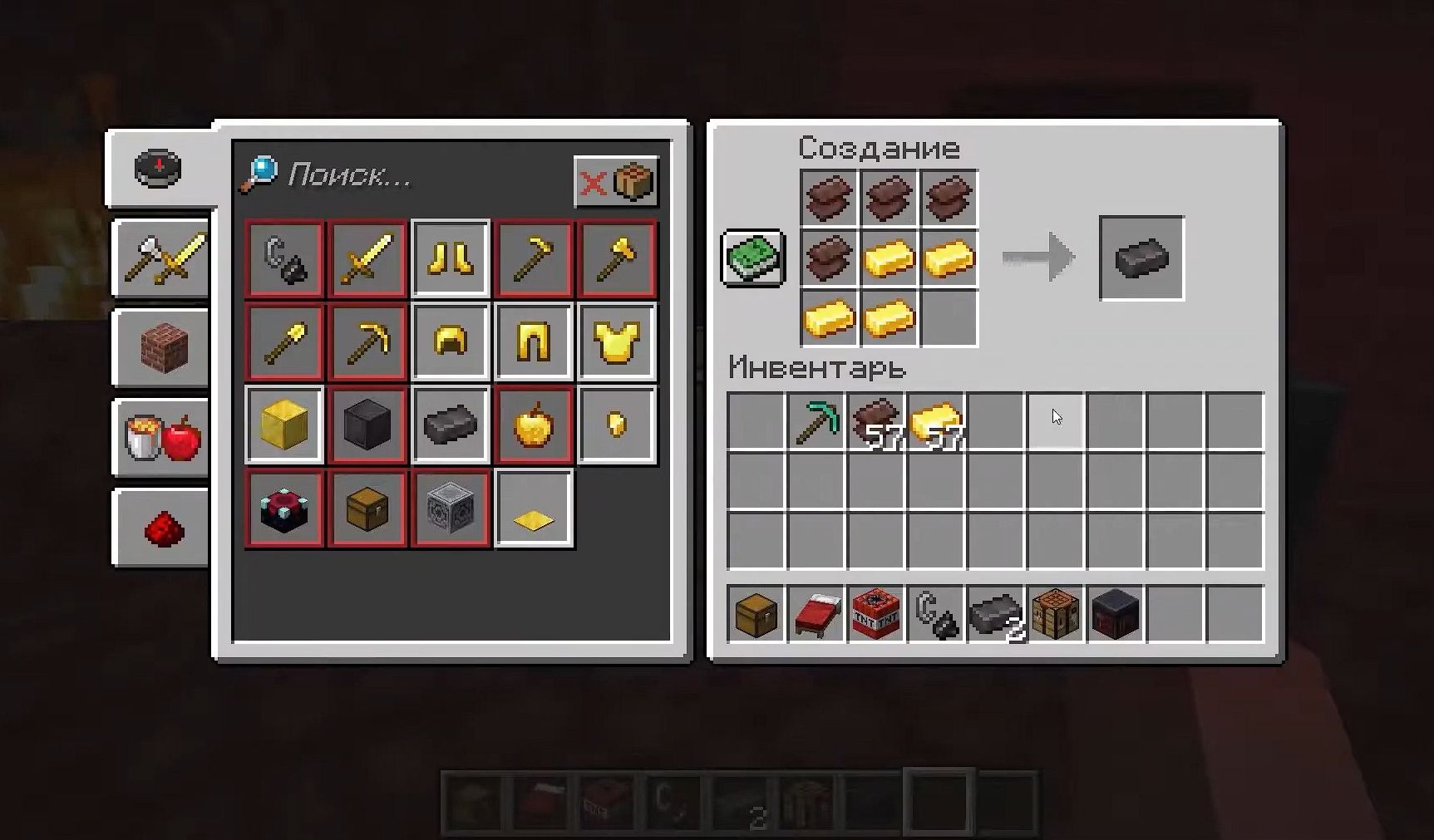Select the red bed hotbar slot

click(x=816, y=615)
